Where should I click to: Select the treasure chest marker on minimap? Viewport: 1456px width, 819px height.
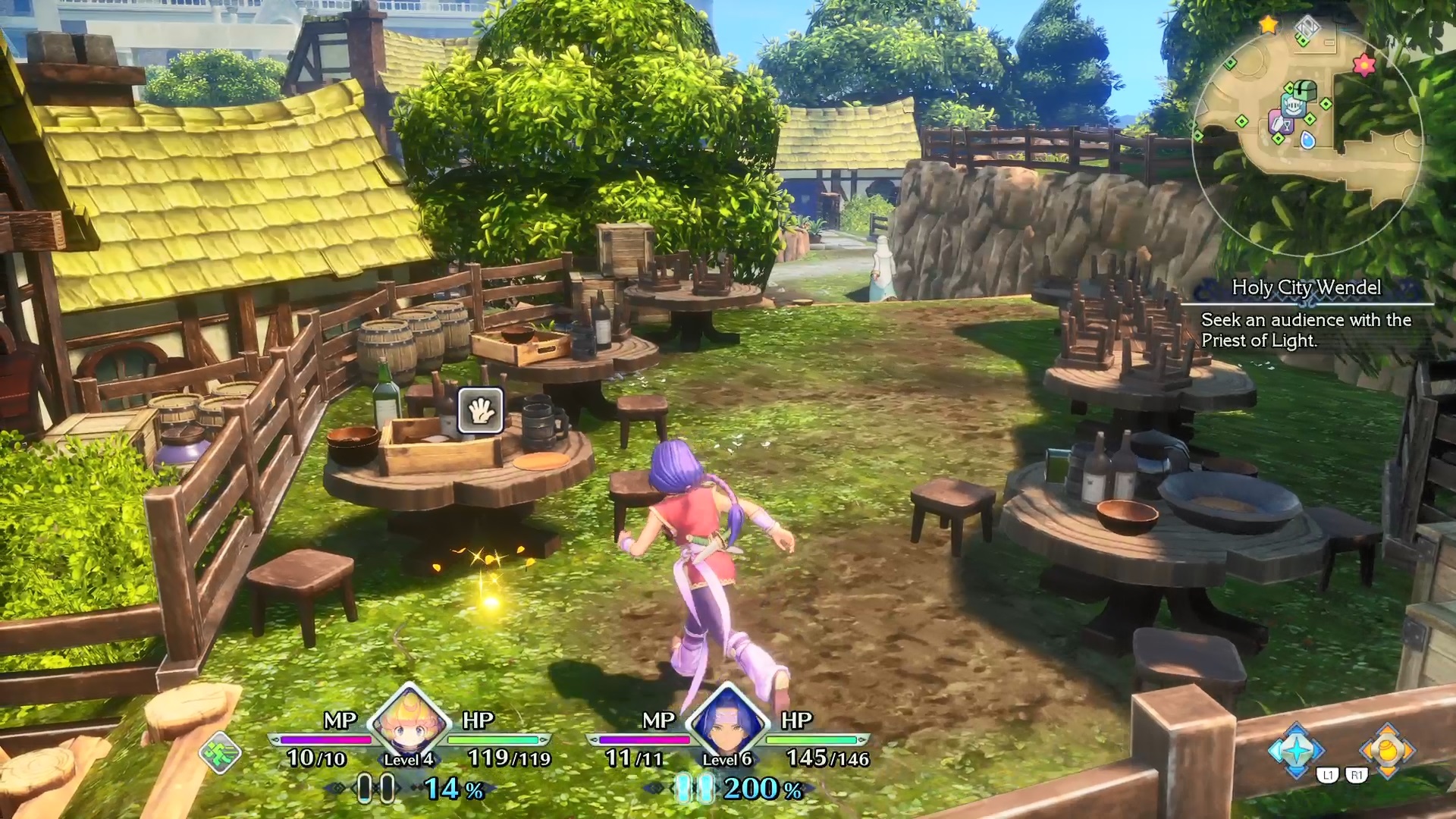click(1304, 90)
